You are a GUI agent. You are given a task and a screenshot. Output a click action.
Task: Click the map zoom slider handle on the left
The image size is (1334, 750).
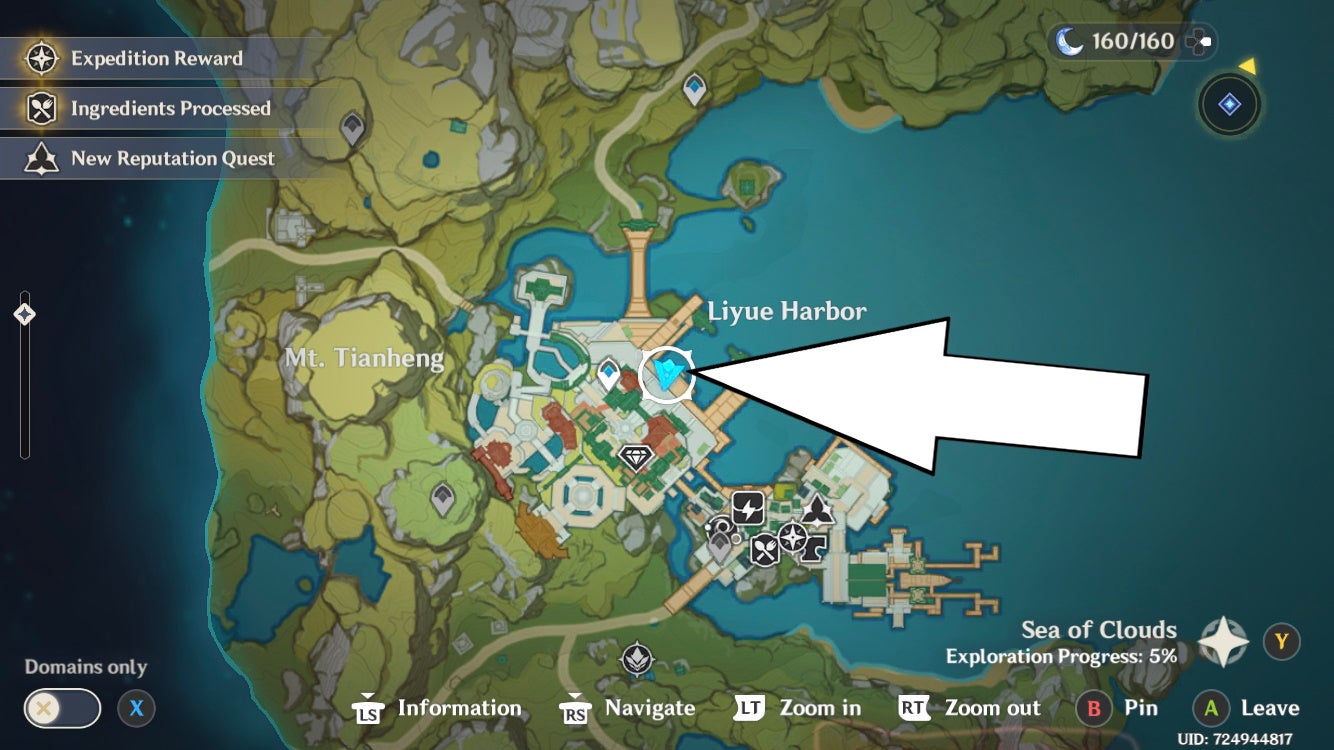tap(22, 313)
